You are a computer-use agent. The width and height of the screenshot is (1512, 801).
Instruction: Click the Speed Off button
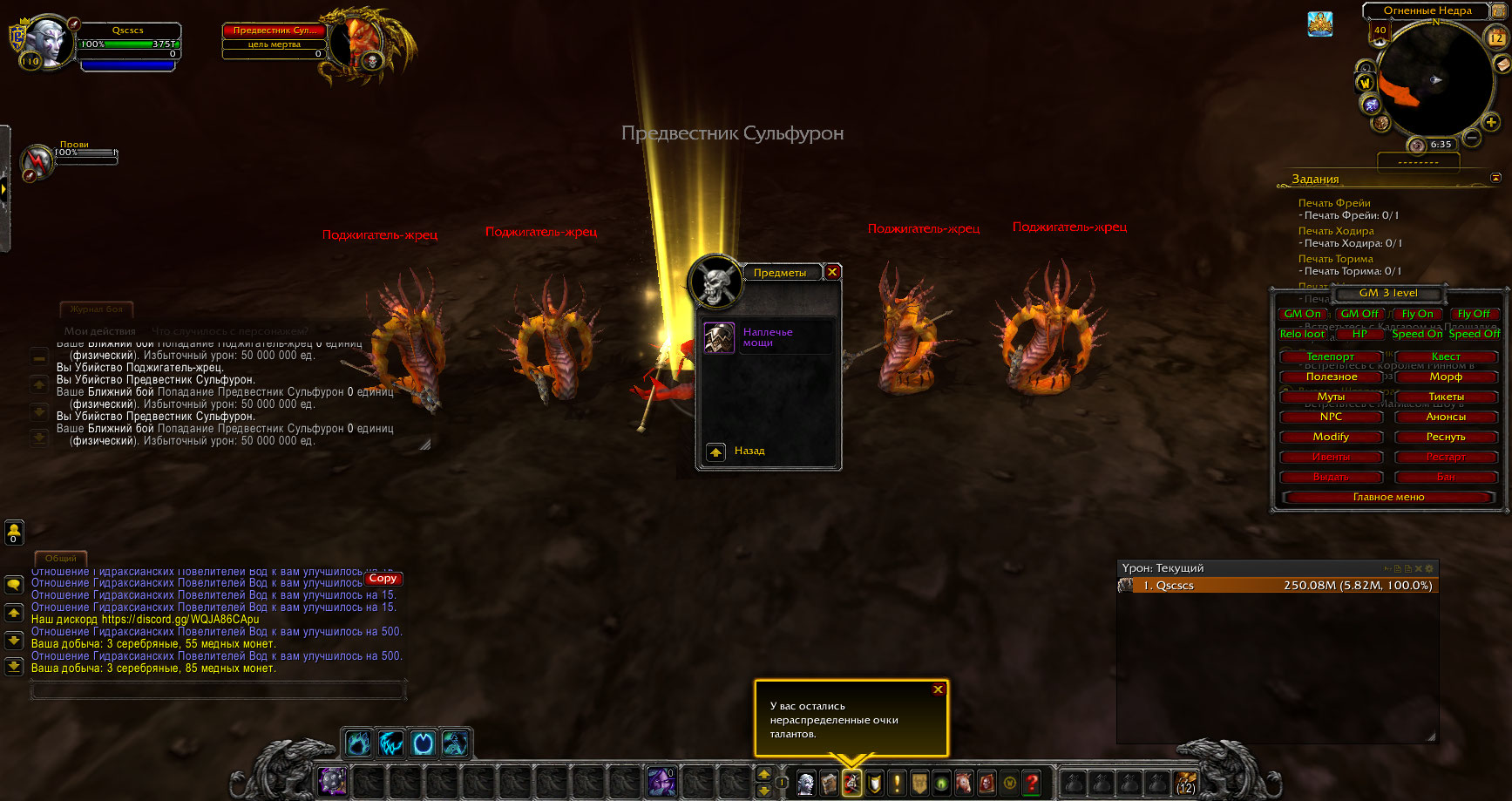tap(1475, 334)
